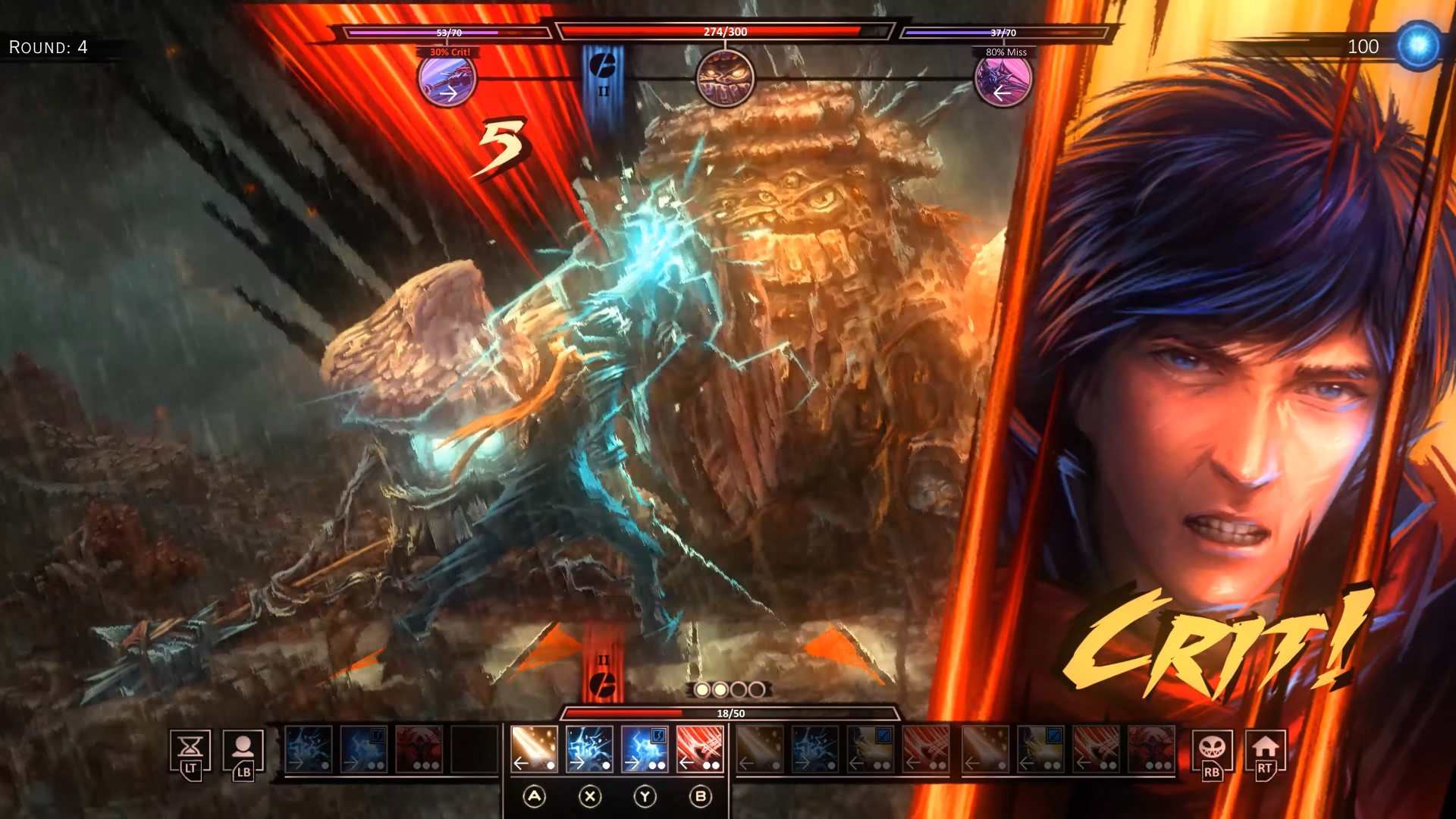Click the left ally portrait with right arrow
Image resolution: width=1456 pixels, height=819 pixels.
point(447,80)
